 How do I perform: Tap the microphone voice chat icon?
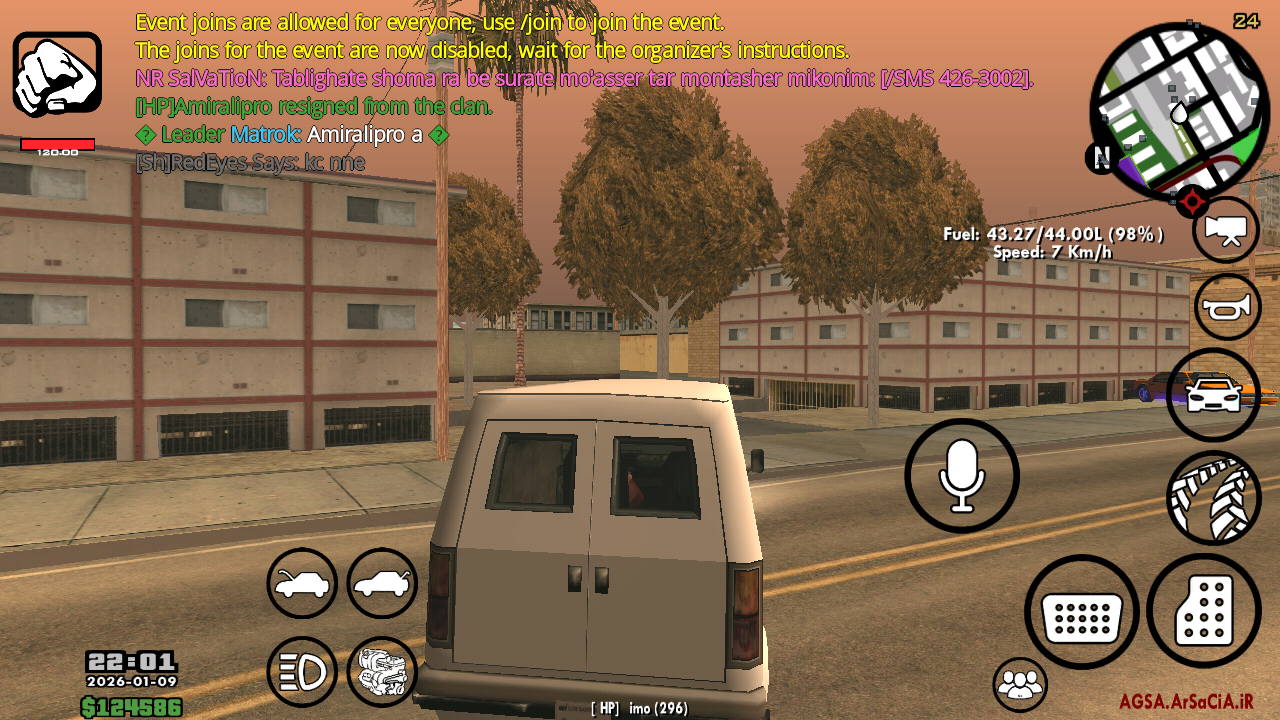(962, 475)
